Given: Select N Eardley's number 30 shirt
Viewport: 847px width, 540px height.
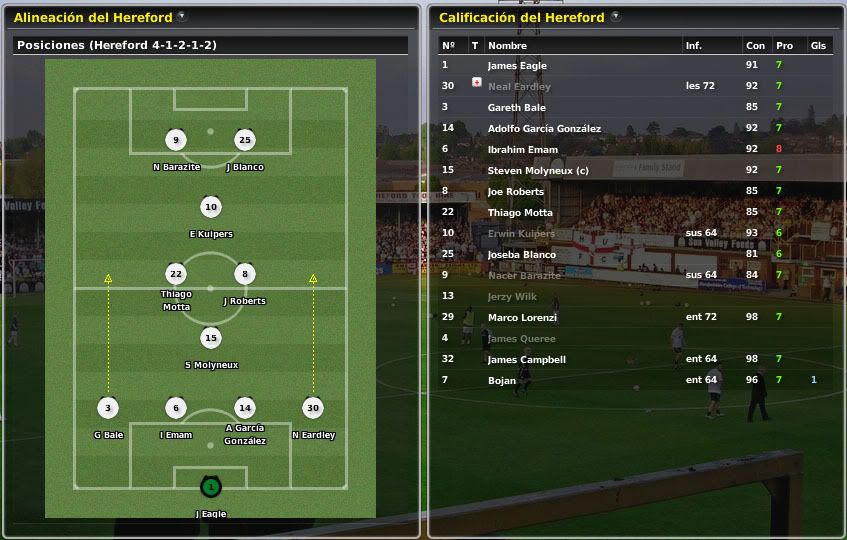Looking at the screenshot, I should coord(313,408).
